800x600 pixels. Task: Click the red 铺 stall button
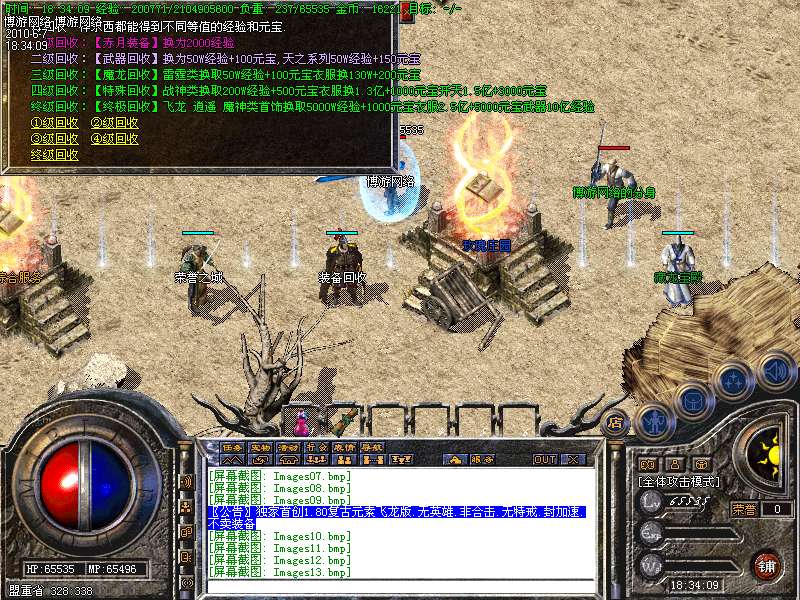point(767,566)
